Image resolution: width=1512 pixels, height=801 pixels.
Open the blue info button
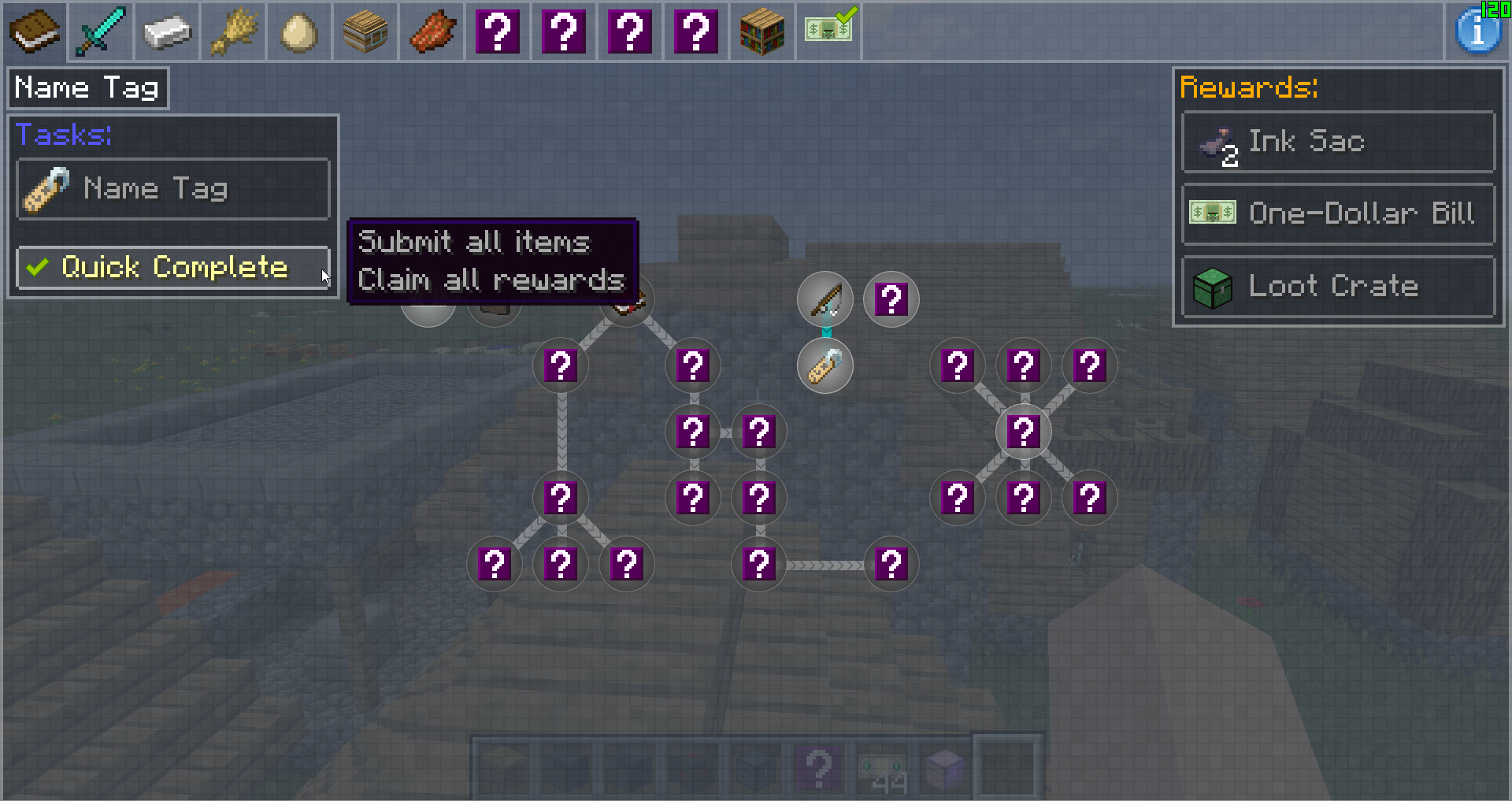pyautogui.click(x=1477, y=32)
